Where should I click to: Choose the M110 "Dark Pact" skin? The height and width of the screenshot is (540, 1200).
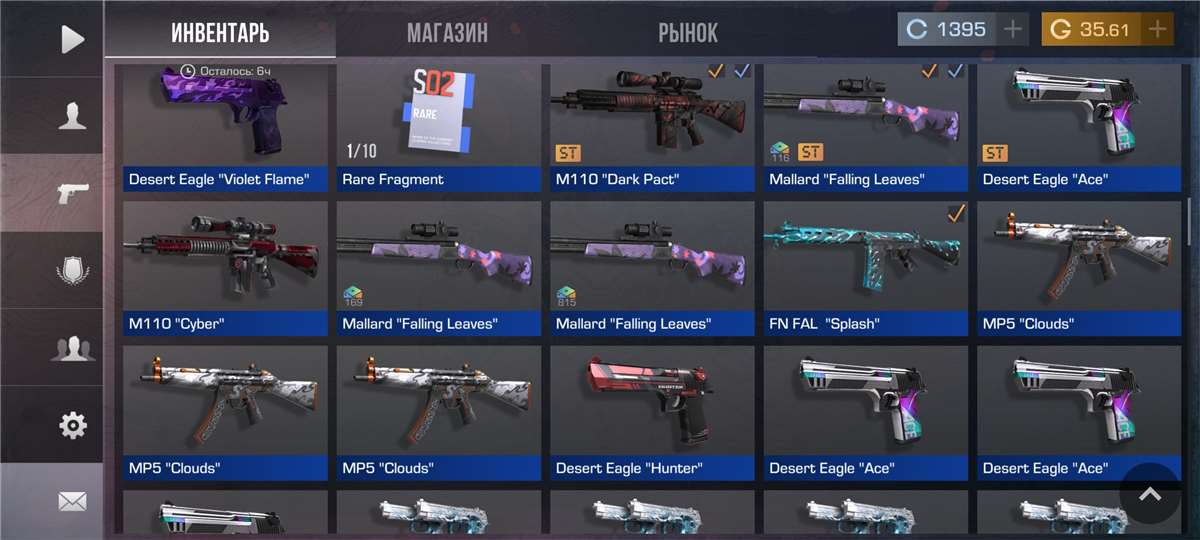pyautogui.click(x=652, y=125)
